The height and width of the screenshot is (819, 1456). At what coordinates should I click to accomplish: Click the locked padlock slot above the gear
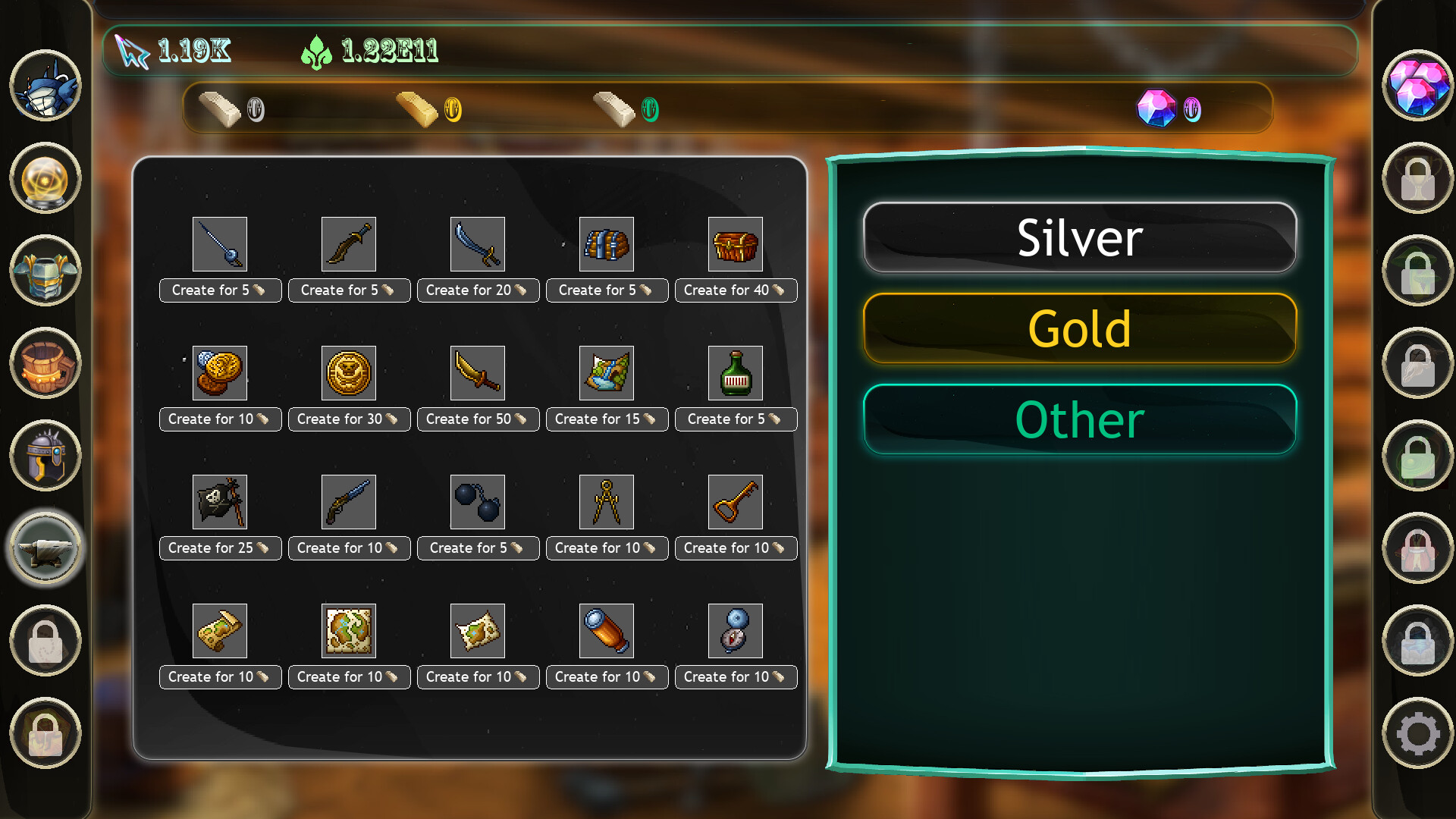pos(1418,641)
